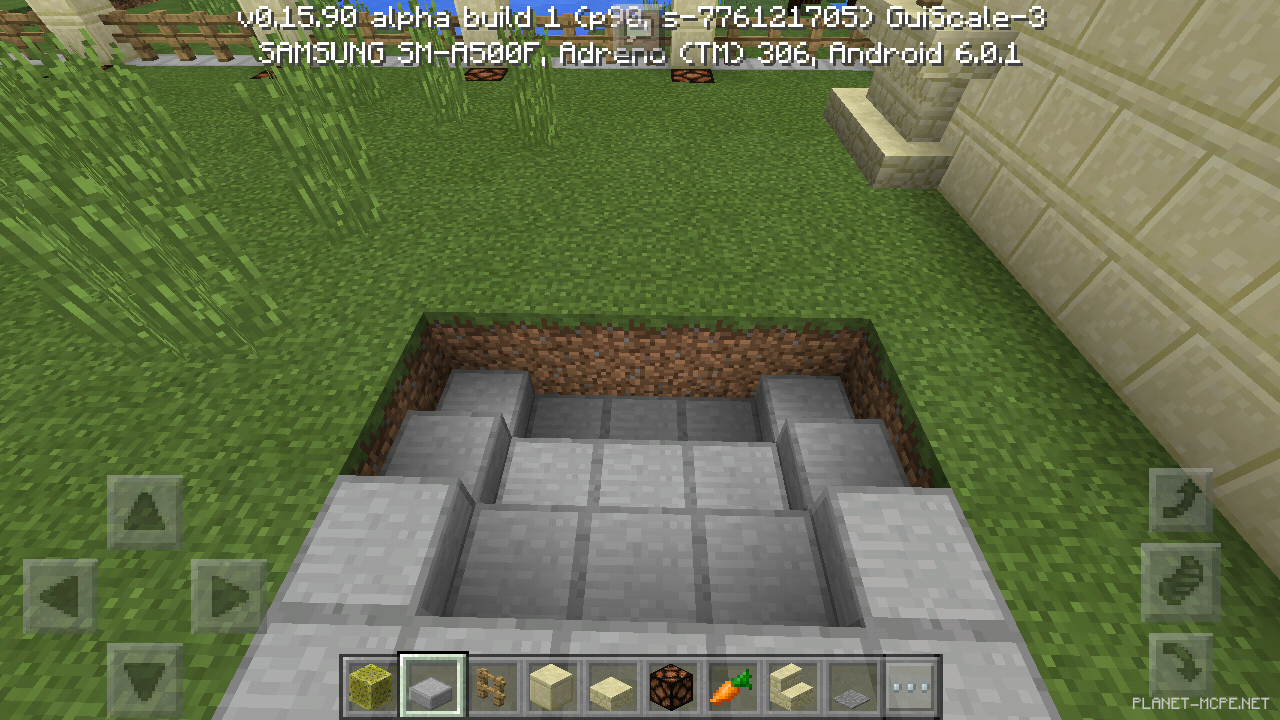Select the sponge in the first hotbar slot
Viewport: 1280px width, 720px height.
coord(368,687)
